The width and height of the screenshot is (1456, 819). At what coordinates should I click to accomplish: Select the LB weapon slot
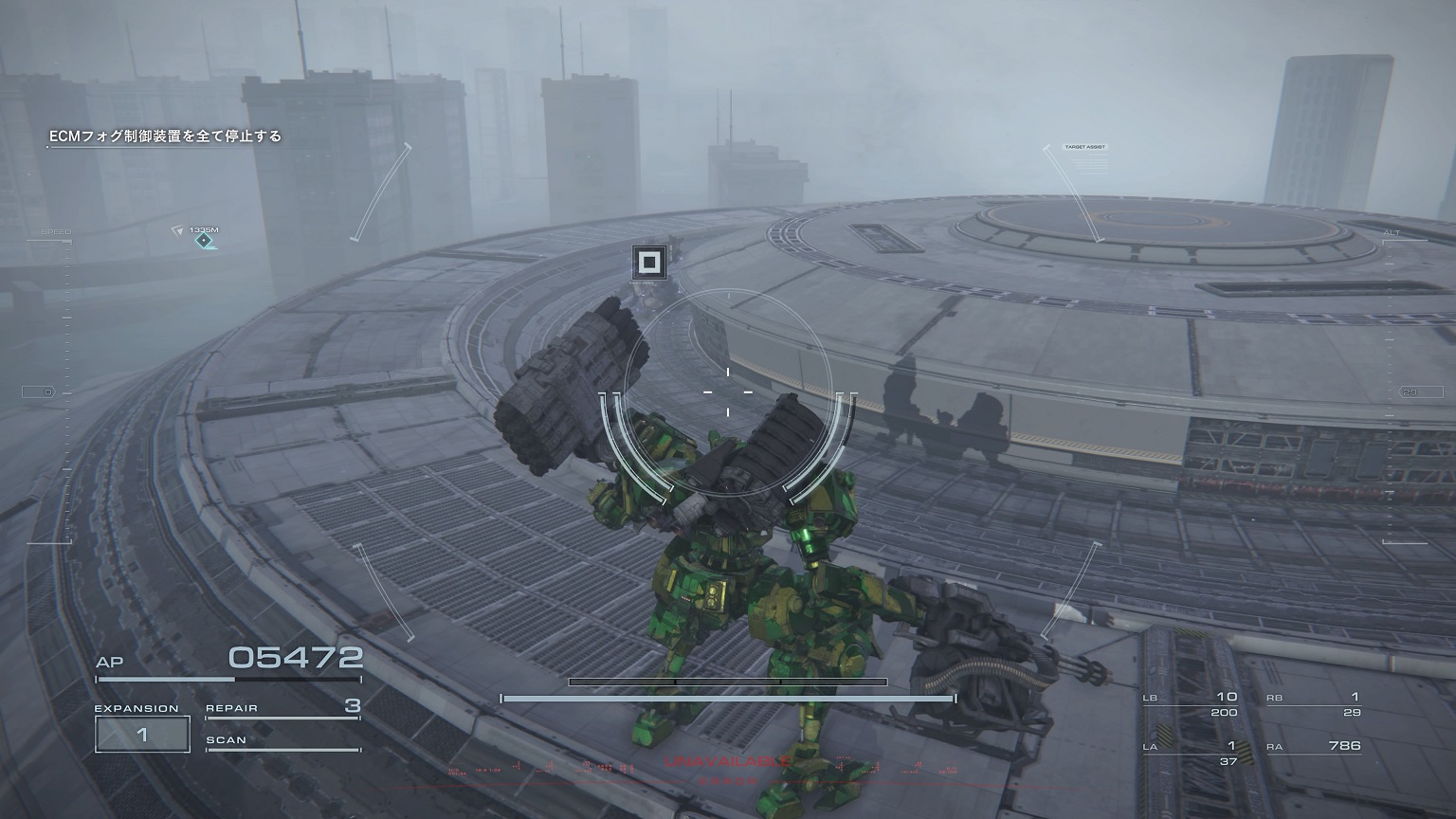pos(1192,704)
